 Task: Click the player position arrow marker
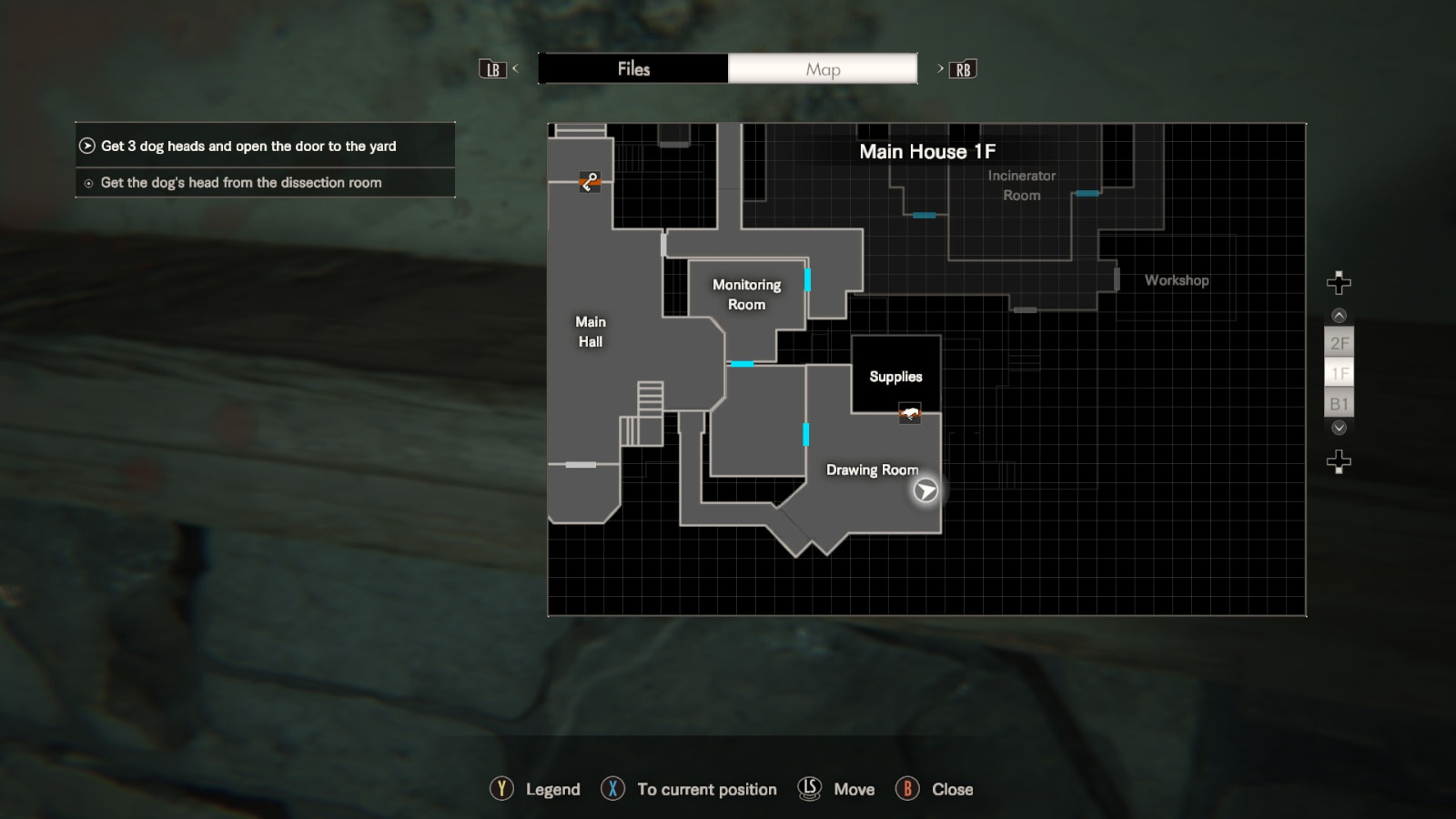pyautogui.click(x=925, y=491)
